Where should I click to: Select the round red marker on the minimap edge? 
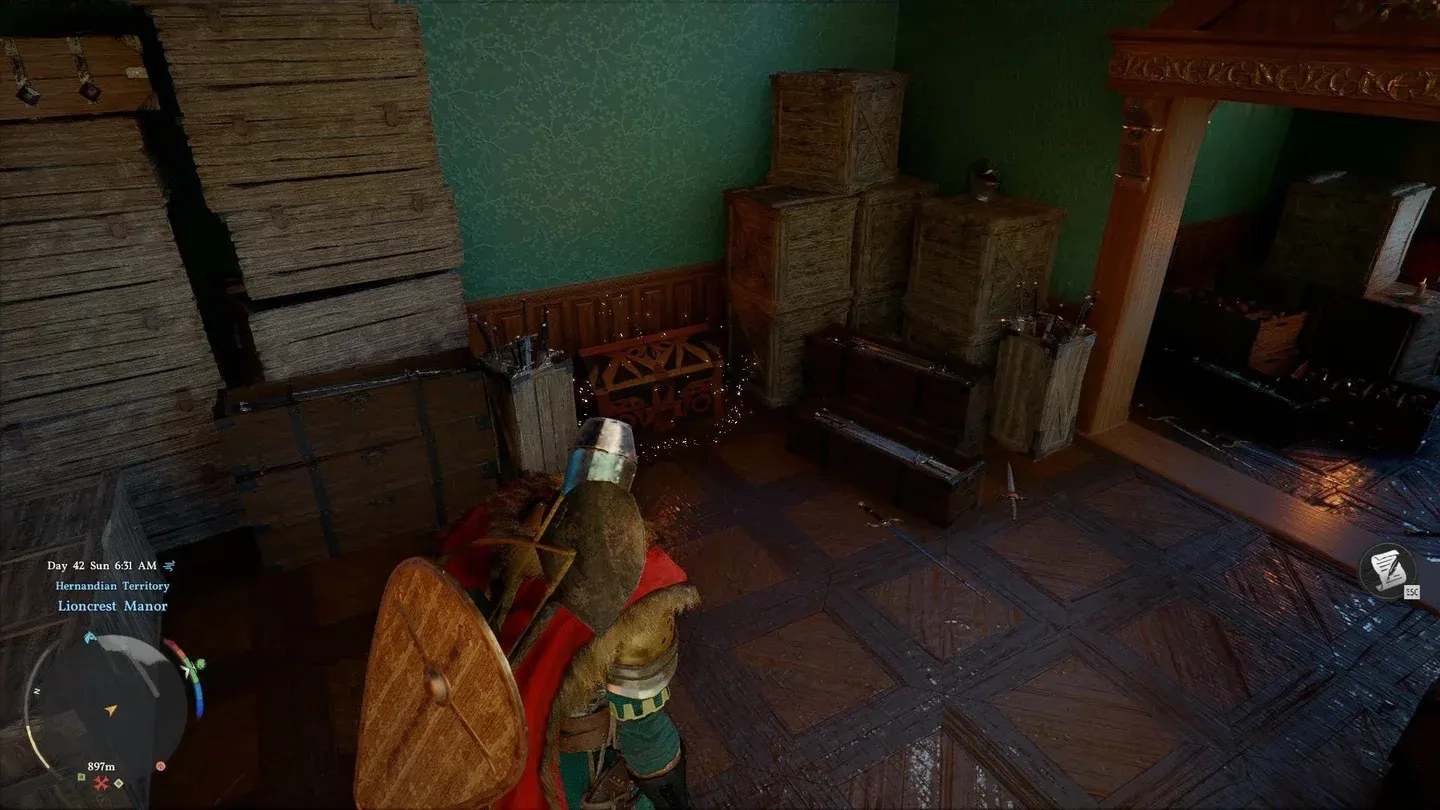(160, 766)
